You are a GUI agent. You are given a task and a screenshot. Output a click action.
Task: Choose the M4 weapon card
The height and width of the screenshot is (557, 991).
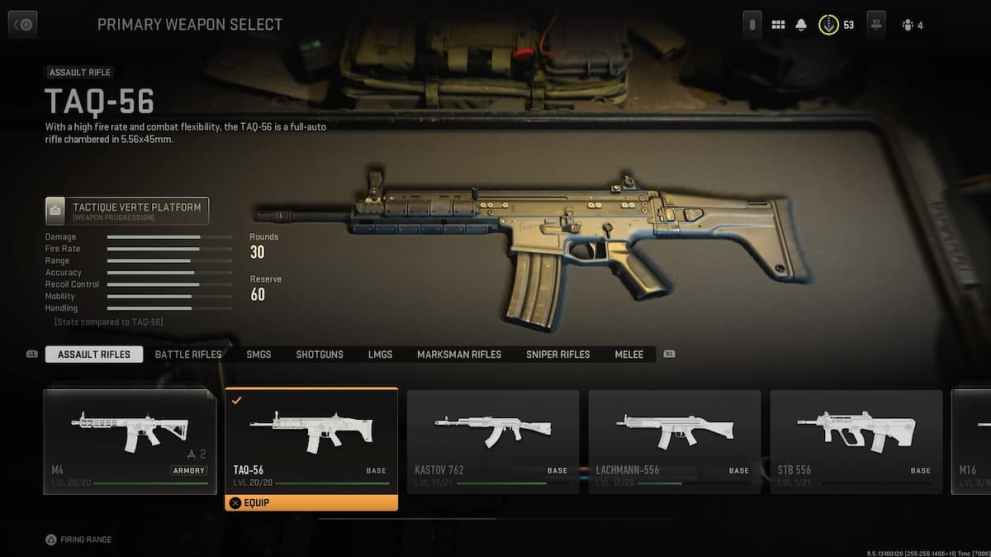point(129,440)
